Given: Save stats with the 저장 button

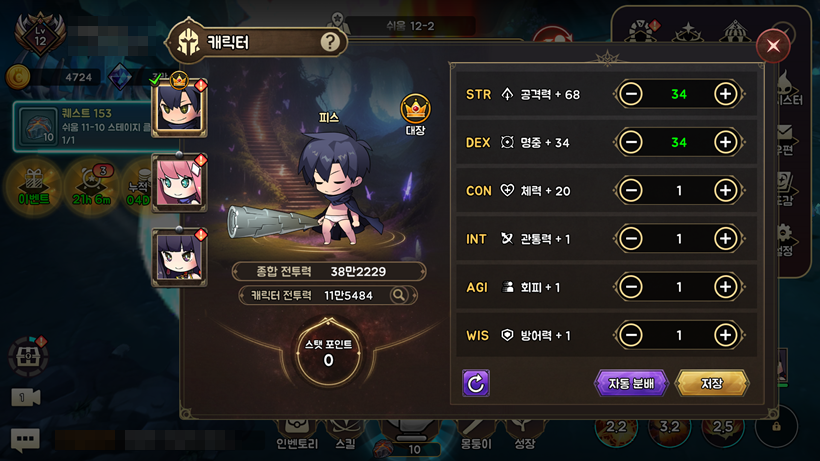Looking at the screenshot, I should (x=712, y=383).
